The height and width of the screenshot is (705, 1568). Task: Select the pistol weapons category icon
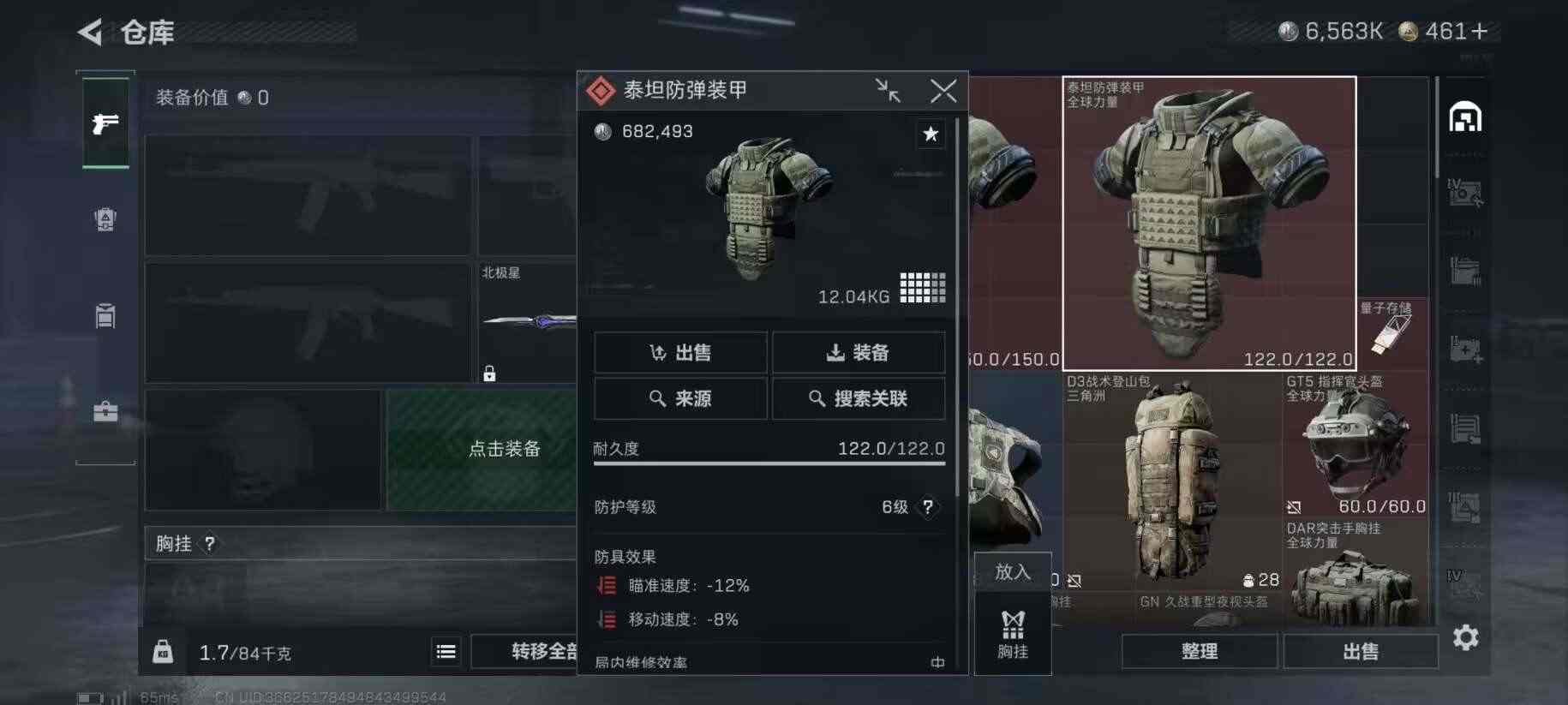[105, 125]
